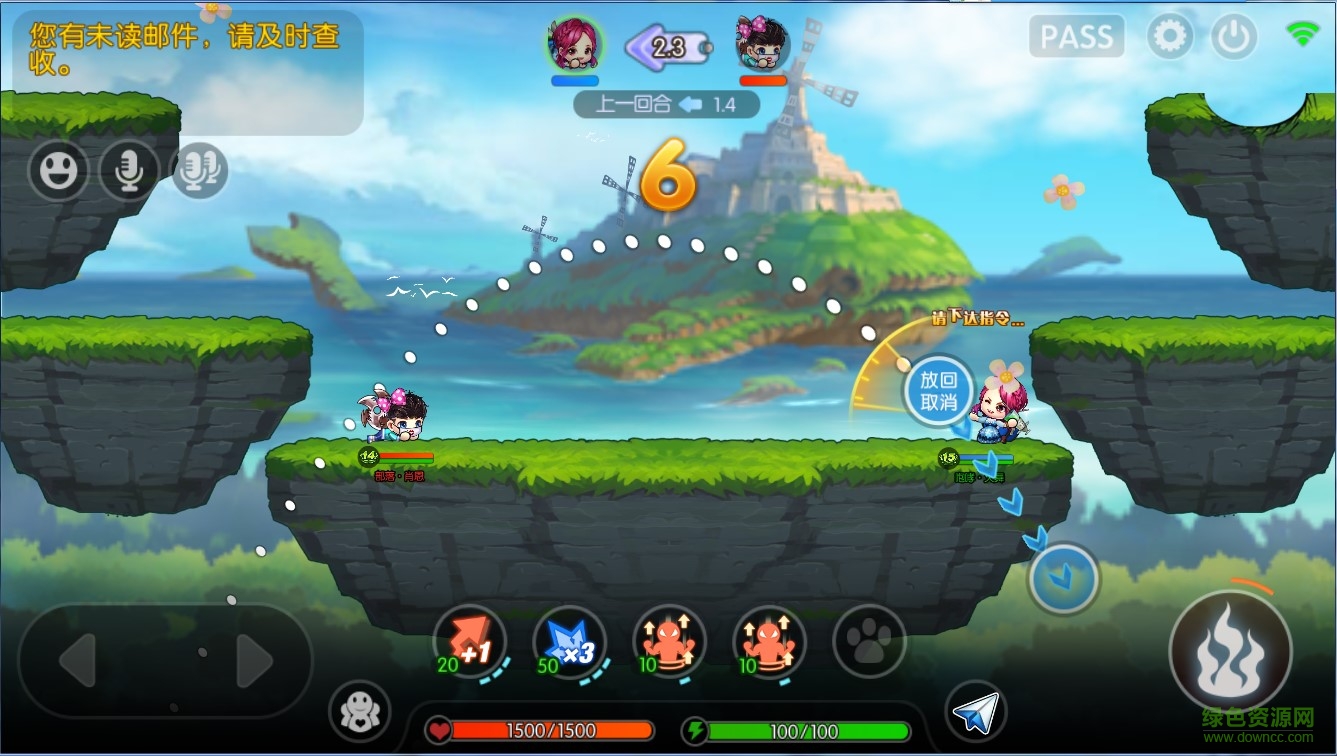Cancel aiming with the 放回取消 button
This screenshot has height=756, width=1337.
pos(938,392)
